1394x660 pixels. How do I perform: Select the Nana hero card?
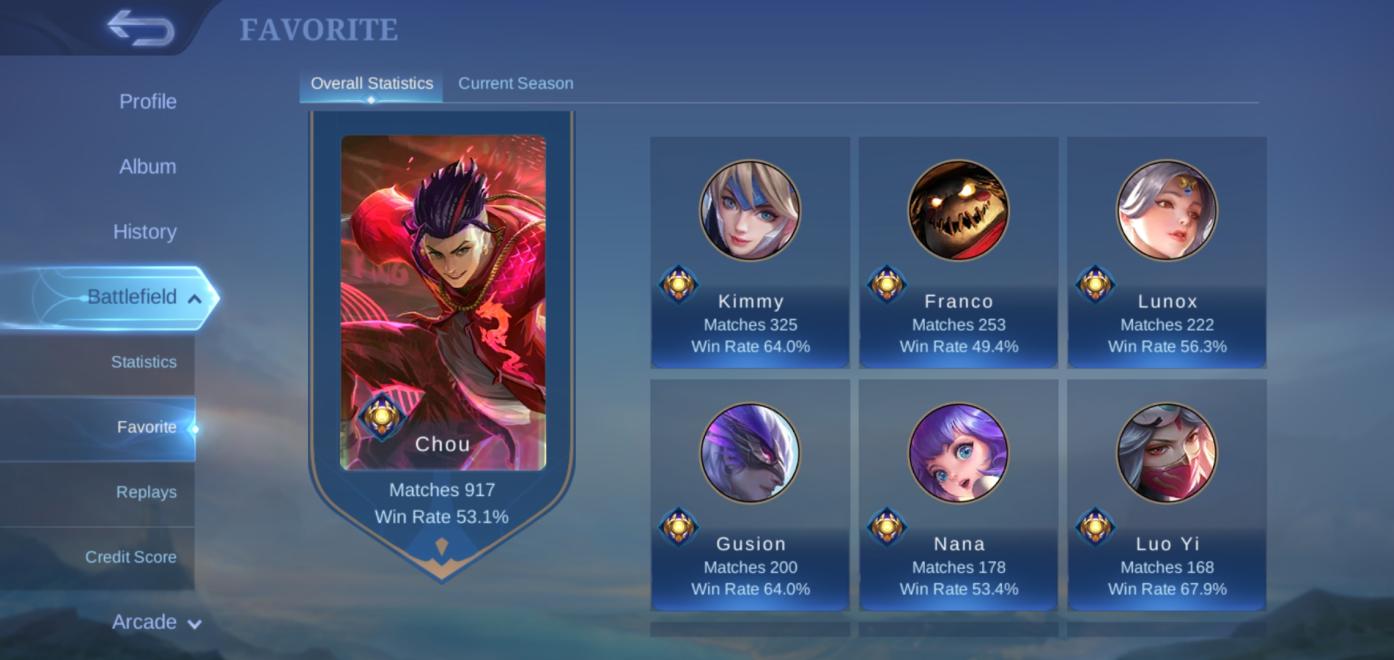pyautogui.click(x=958, y=494)
